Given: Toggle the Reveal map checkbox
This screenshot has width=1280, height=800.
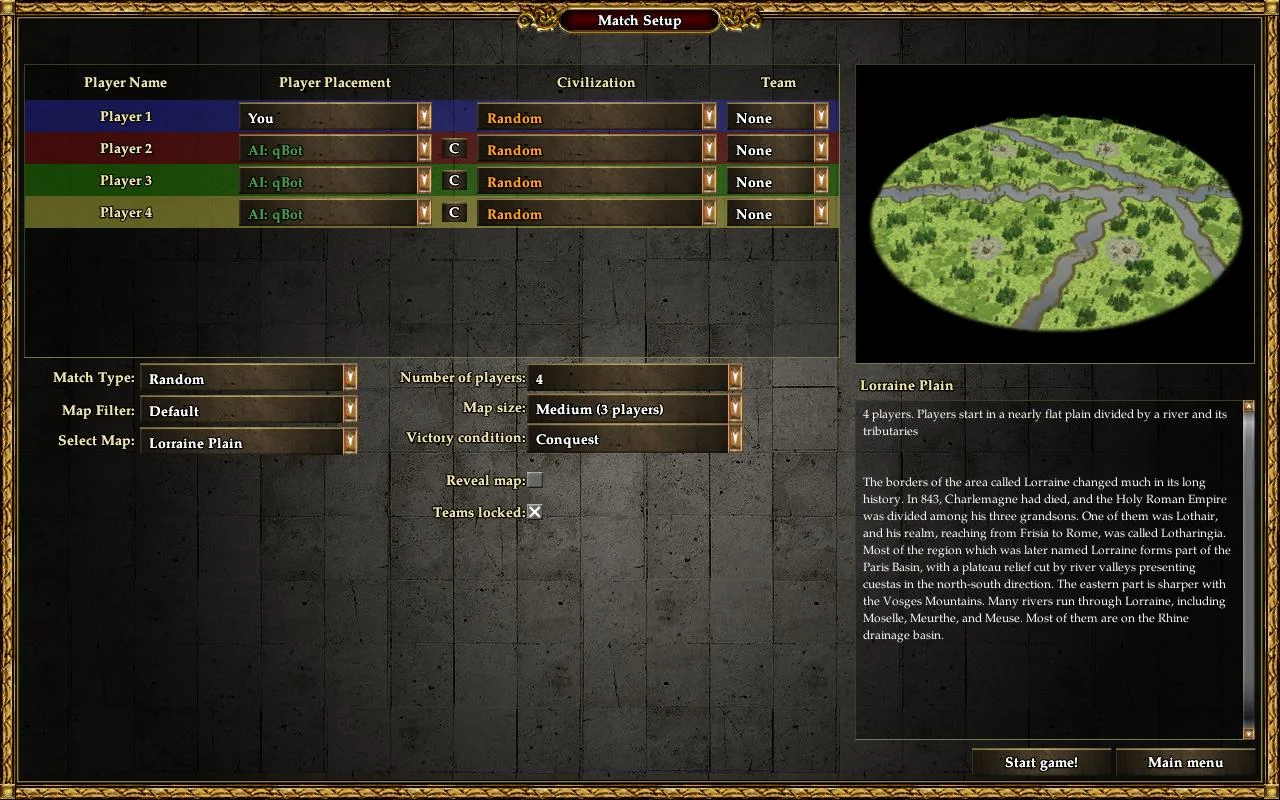Looking at the screenshot, I should pyautogui.click(x=535, y=480).
